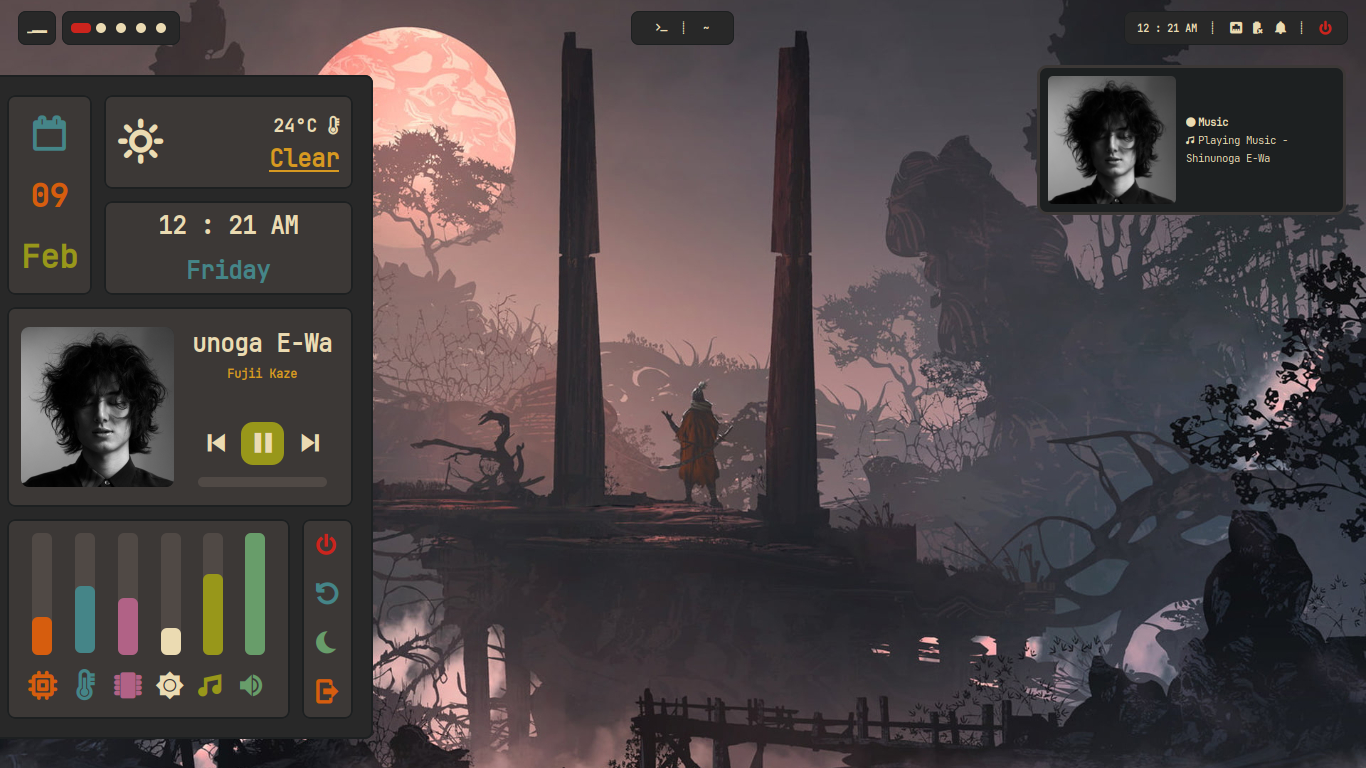Image resolution: width=1366 pixels, height=768 pixels.
Task: Select the calendar icon in dashboard
Action: coord(49,133)
